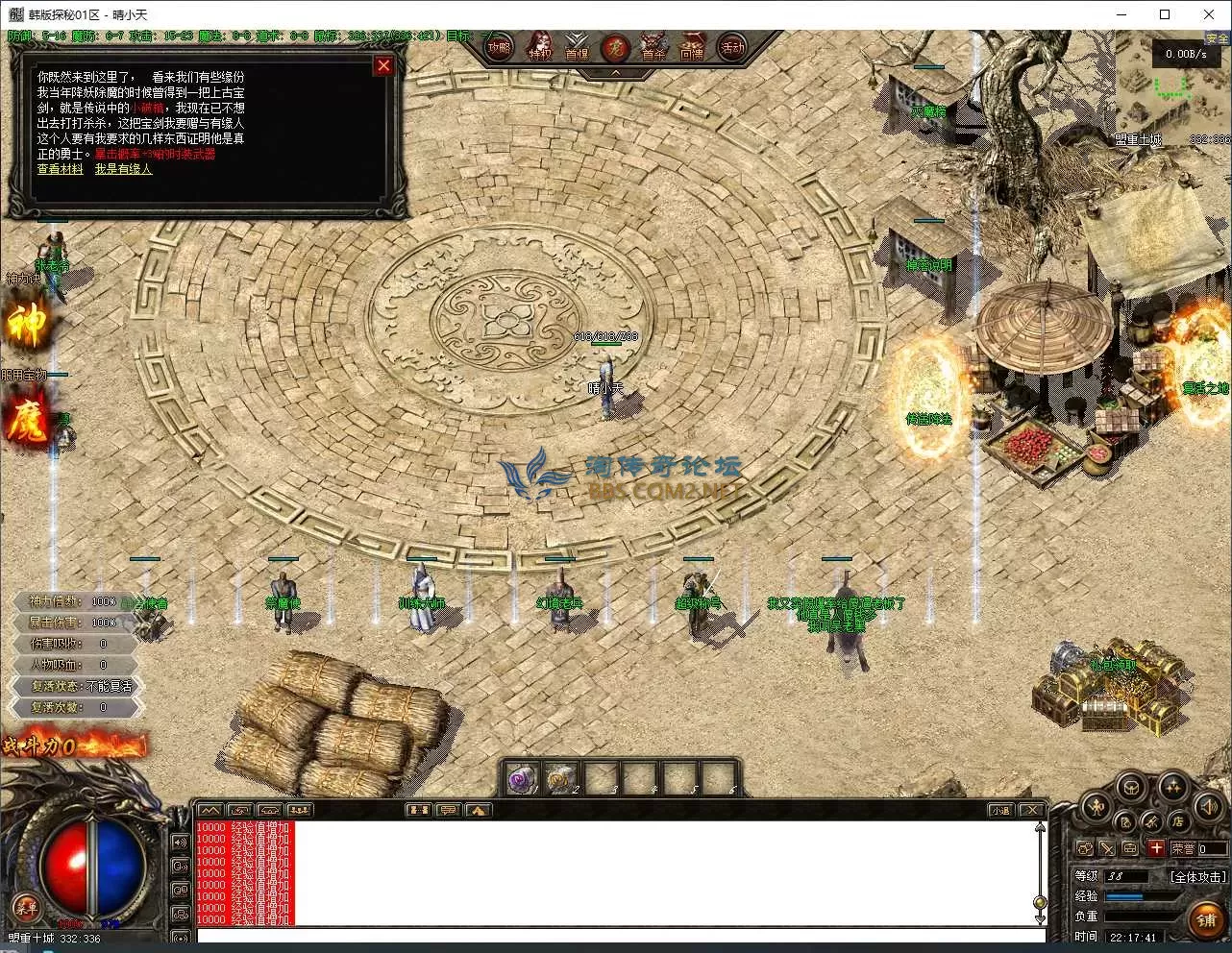Image resolution: width=1232 pixels, height=953 pixels.
Task: Open the 回馈 rewards icon
Action: point(692,48)
